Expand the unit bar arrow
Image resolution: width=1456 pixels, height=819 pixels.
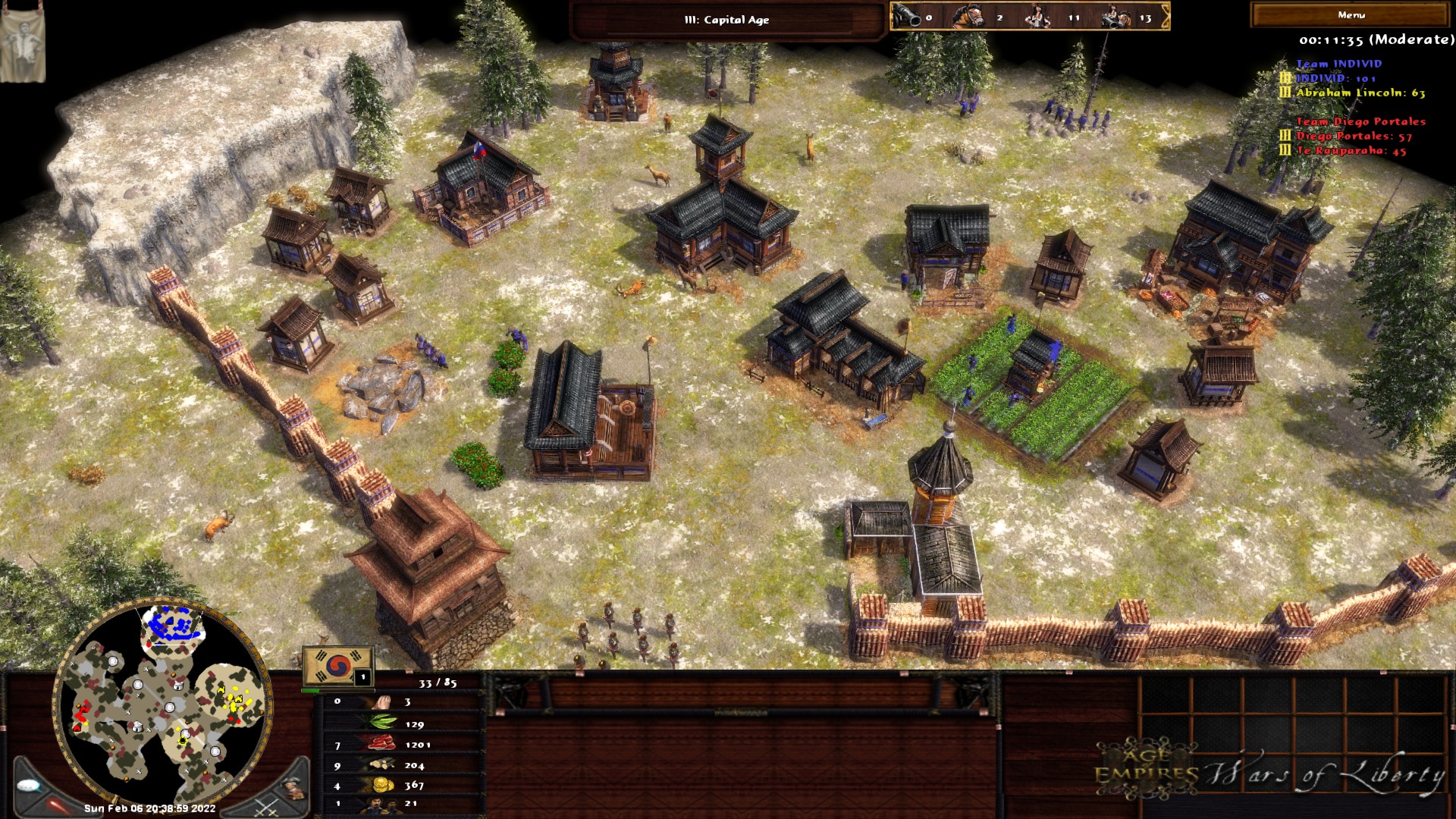[x=1166, y=17]
